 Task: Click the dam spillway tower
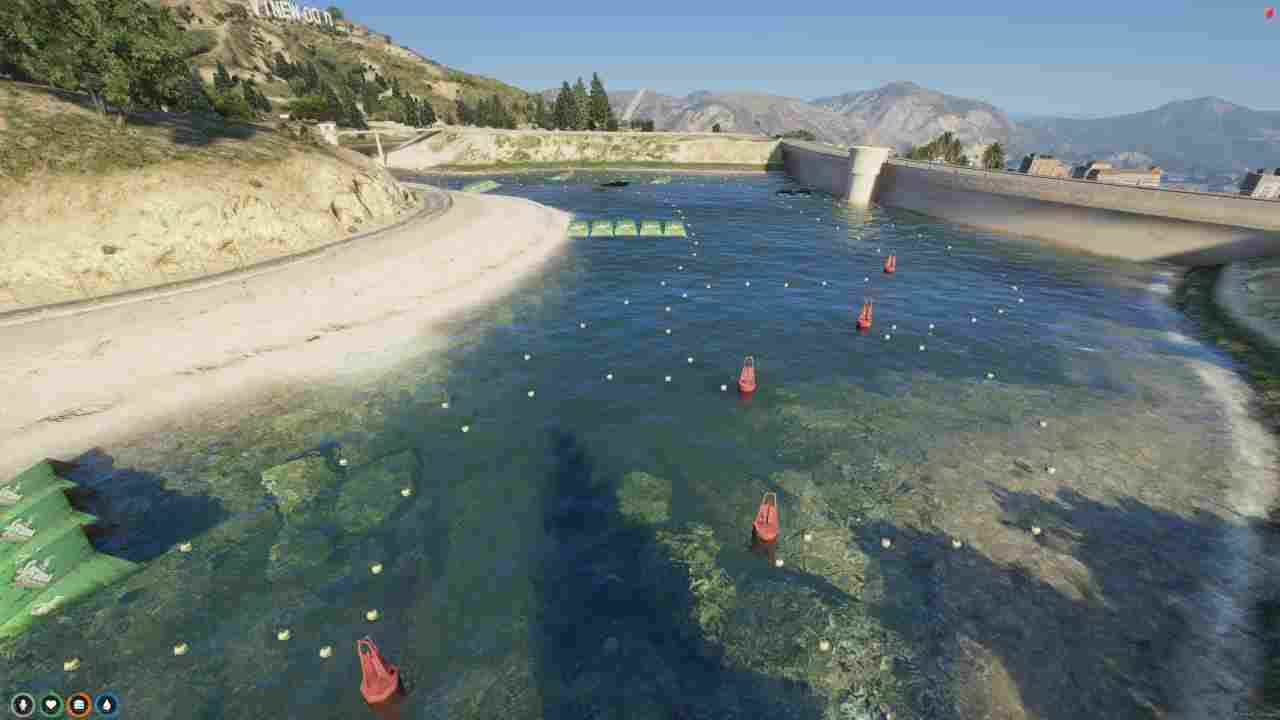pos(862,180)
